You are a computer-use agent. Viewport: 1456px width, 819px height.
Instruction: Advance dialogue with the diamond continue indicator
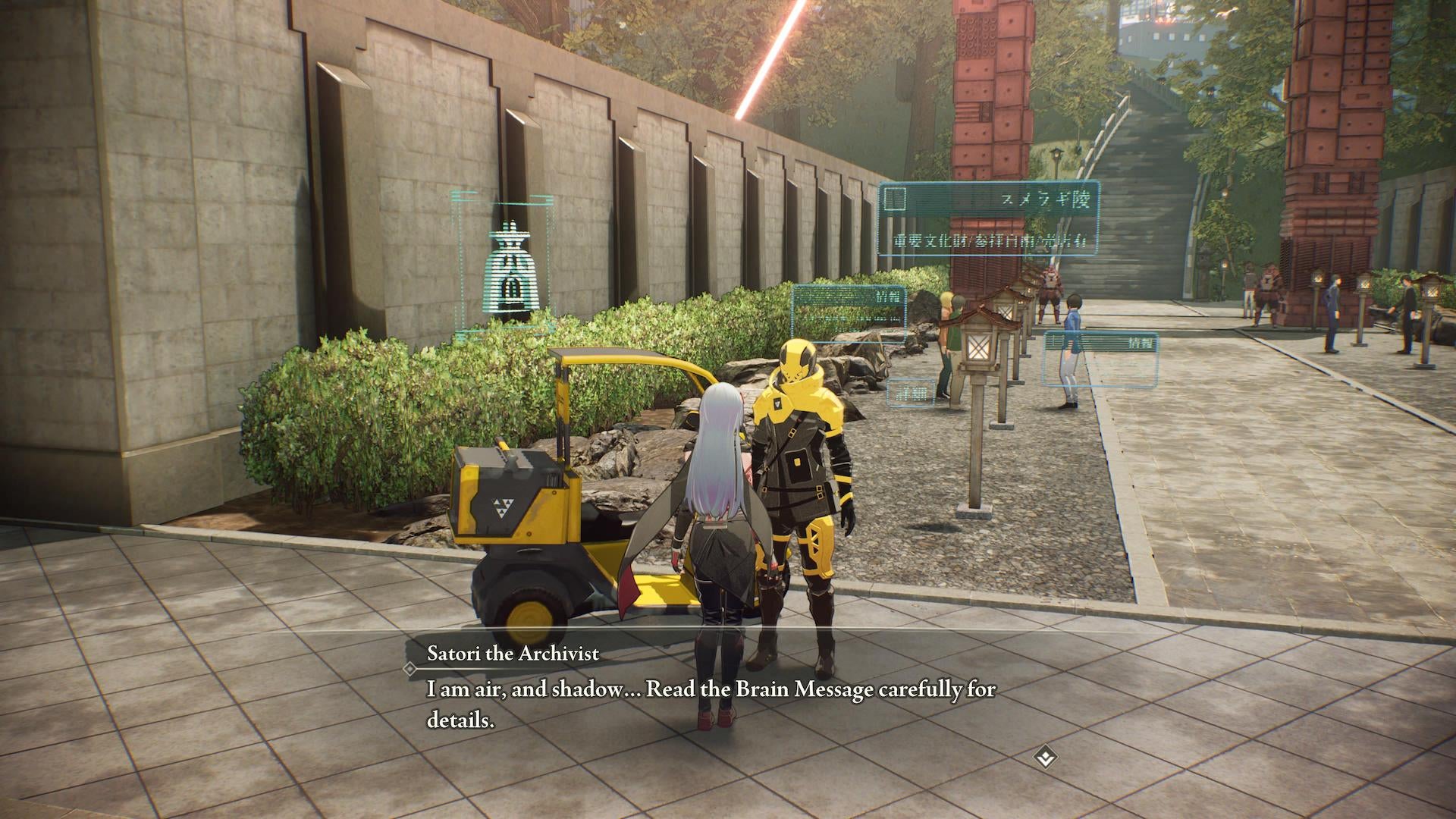pyautogui.click(x=1046, y=756)
